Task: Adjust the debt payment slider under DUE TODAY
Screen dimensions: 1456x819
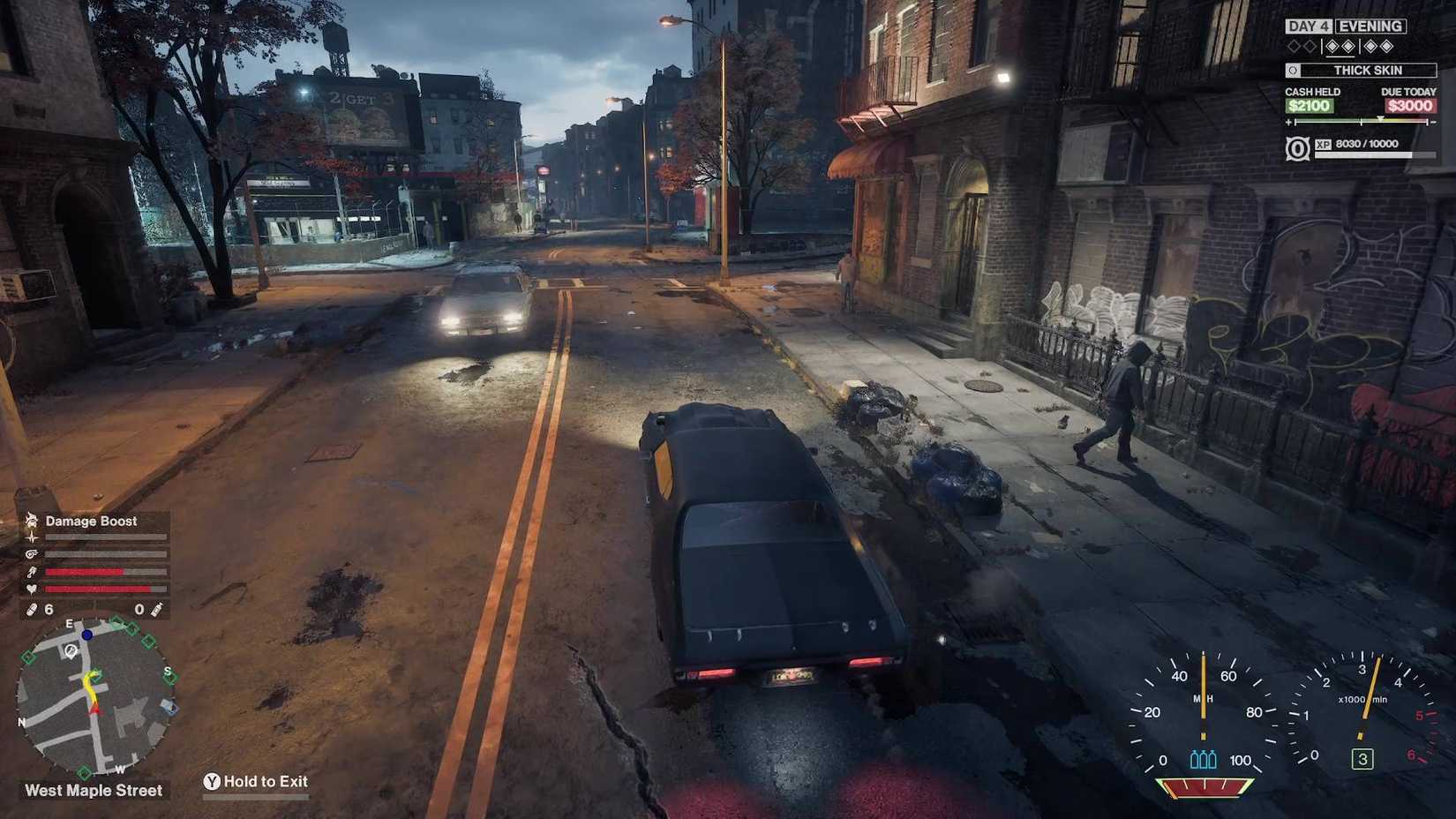Action: 1380,119
